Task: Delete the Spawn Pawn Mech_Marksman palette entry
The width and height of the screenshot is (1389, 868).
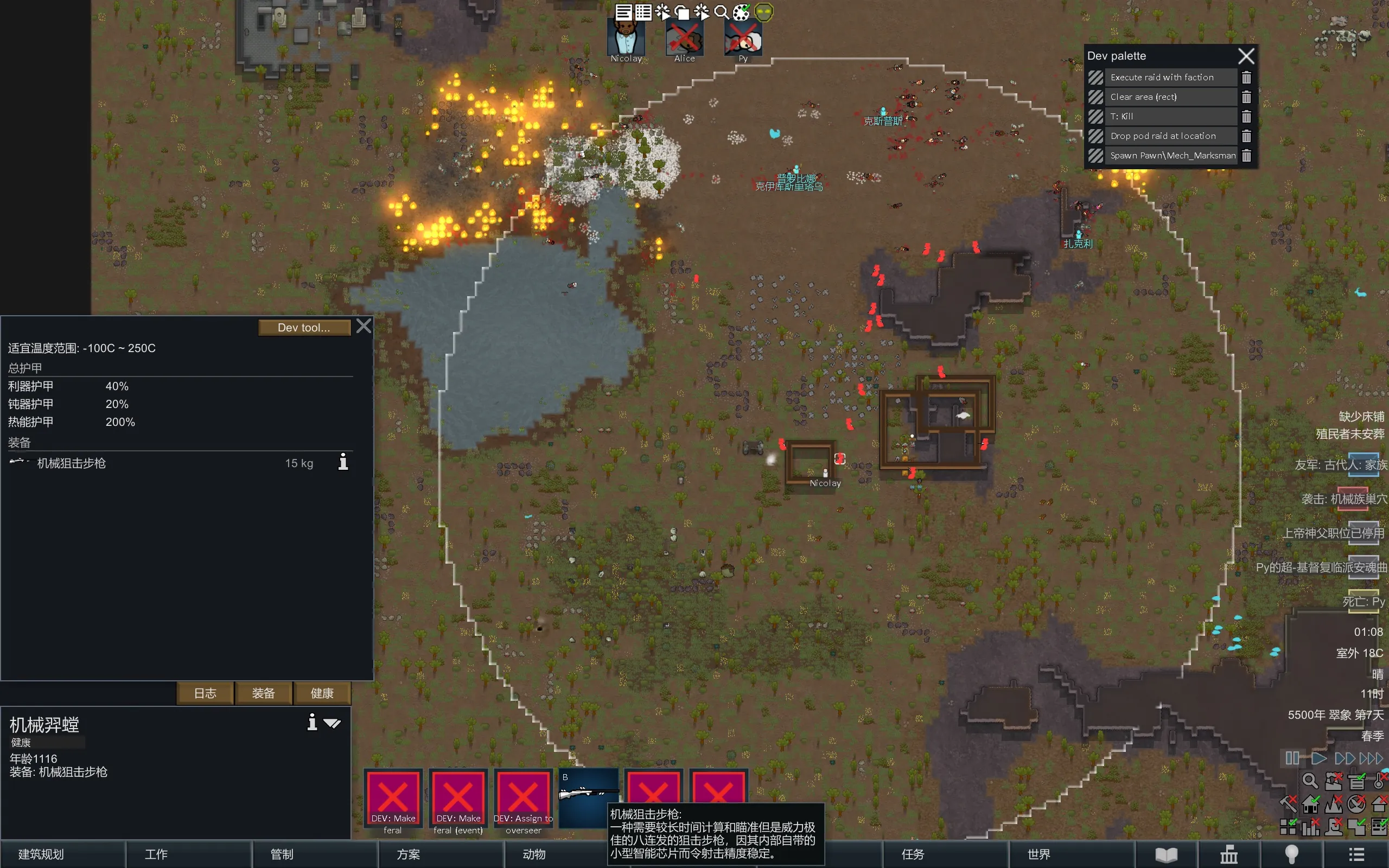Action: (x=1246, y=156)
